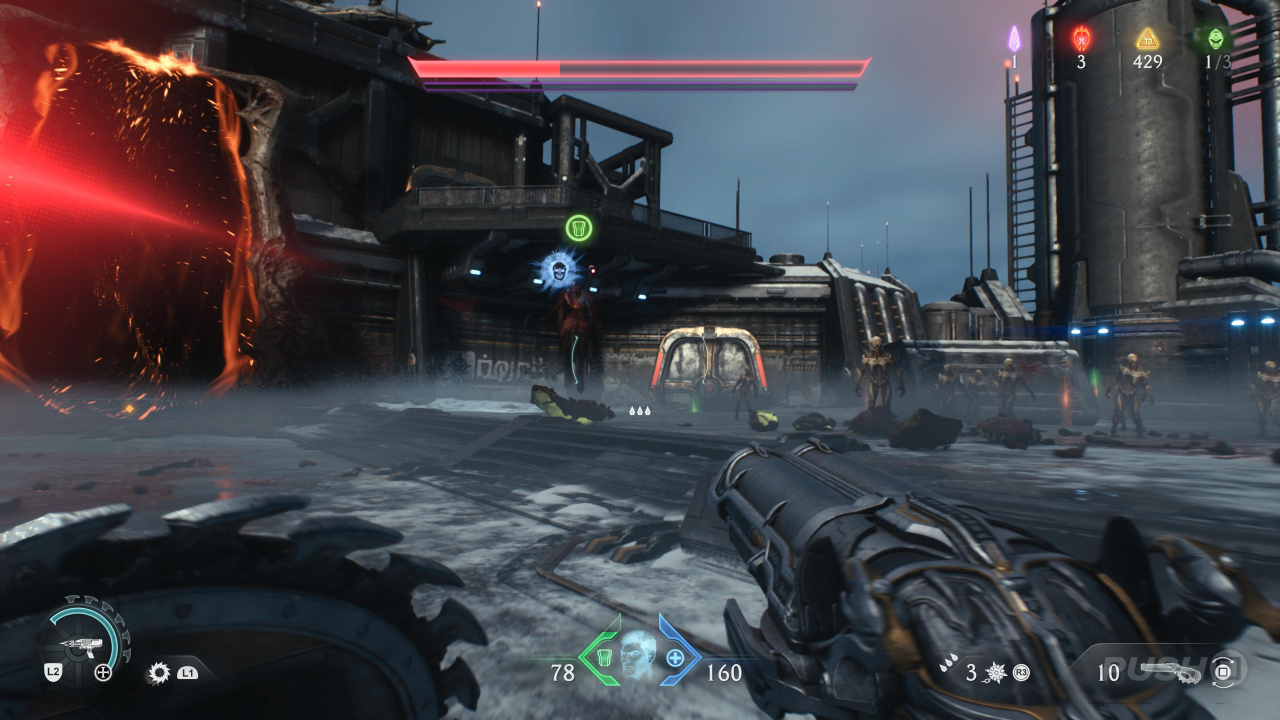1280x720 pixels.
Task: Select the blue health cross icon
Action: point(675,658)
